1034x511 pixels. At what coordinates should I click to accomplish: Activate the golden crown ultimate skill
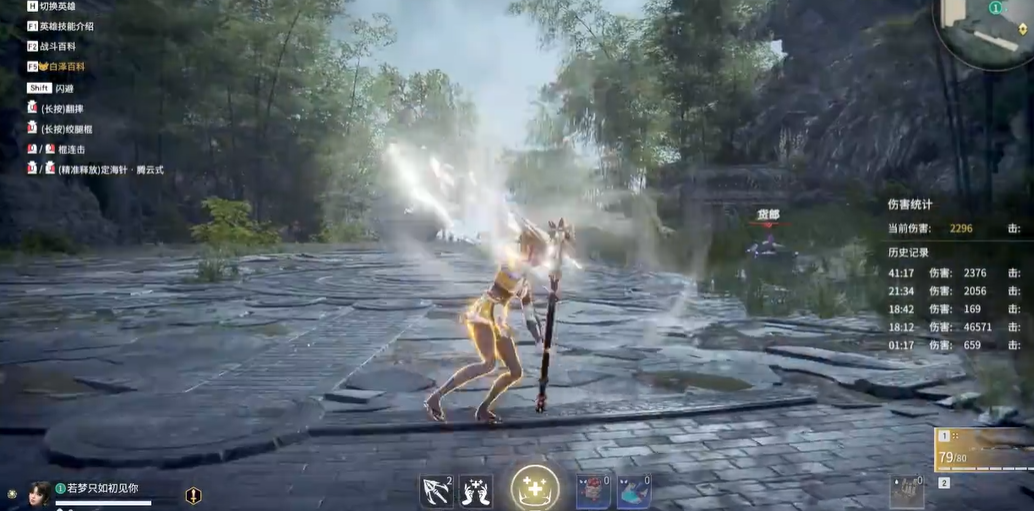[535, 488]
